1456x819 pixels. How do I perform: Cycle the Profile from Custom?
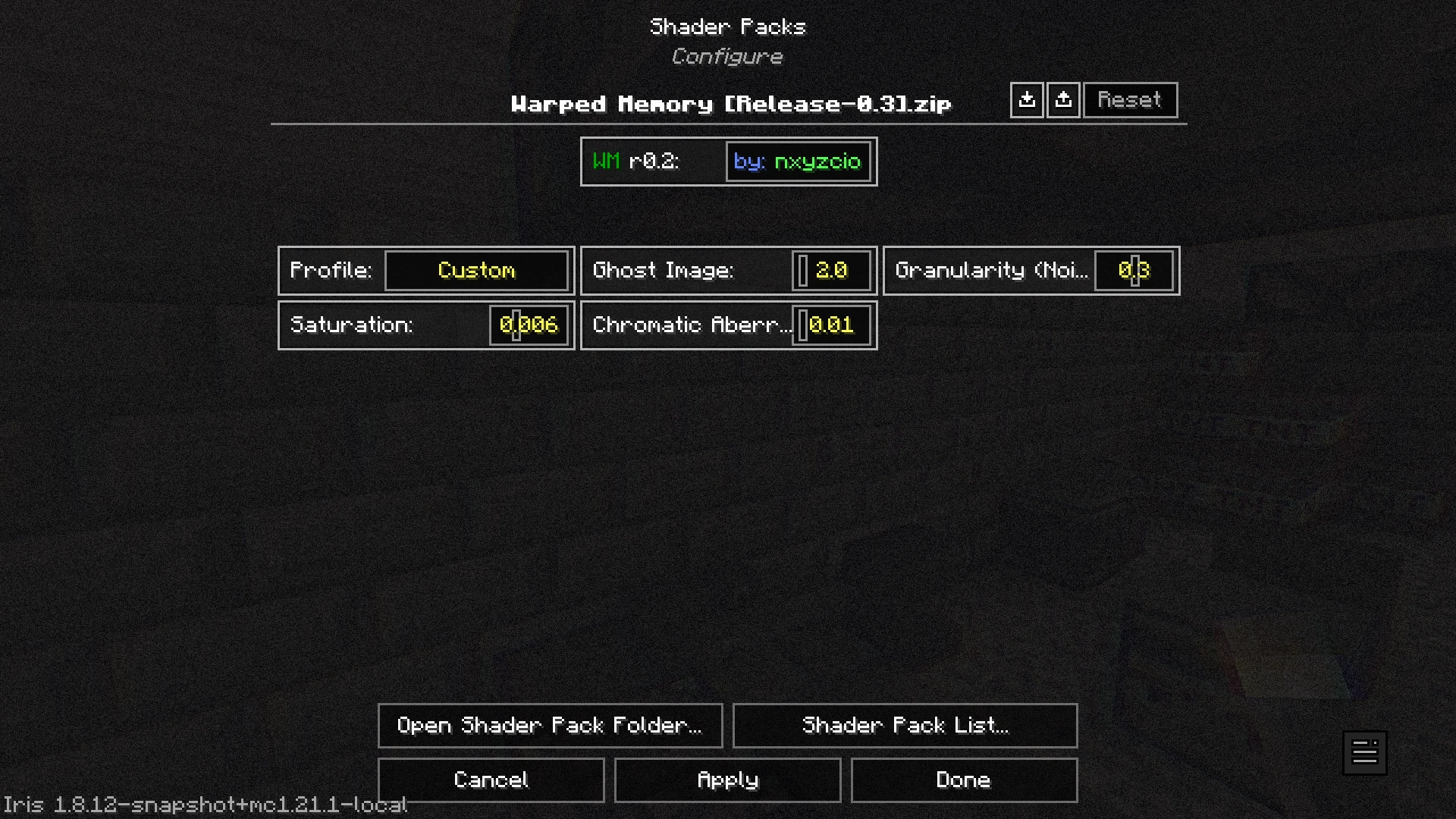tap(476, 271)
